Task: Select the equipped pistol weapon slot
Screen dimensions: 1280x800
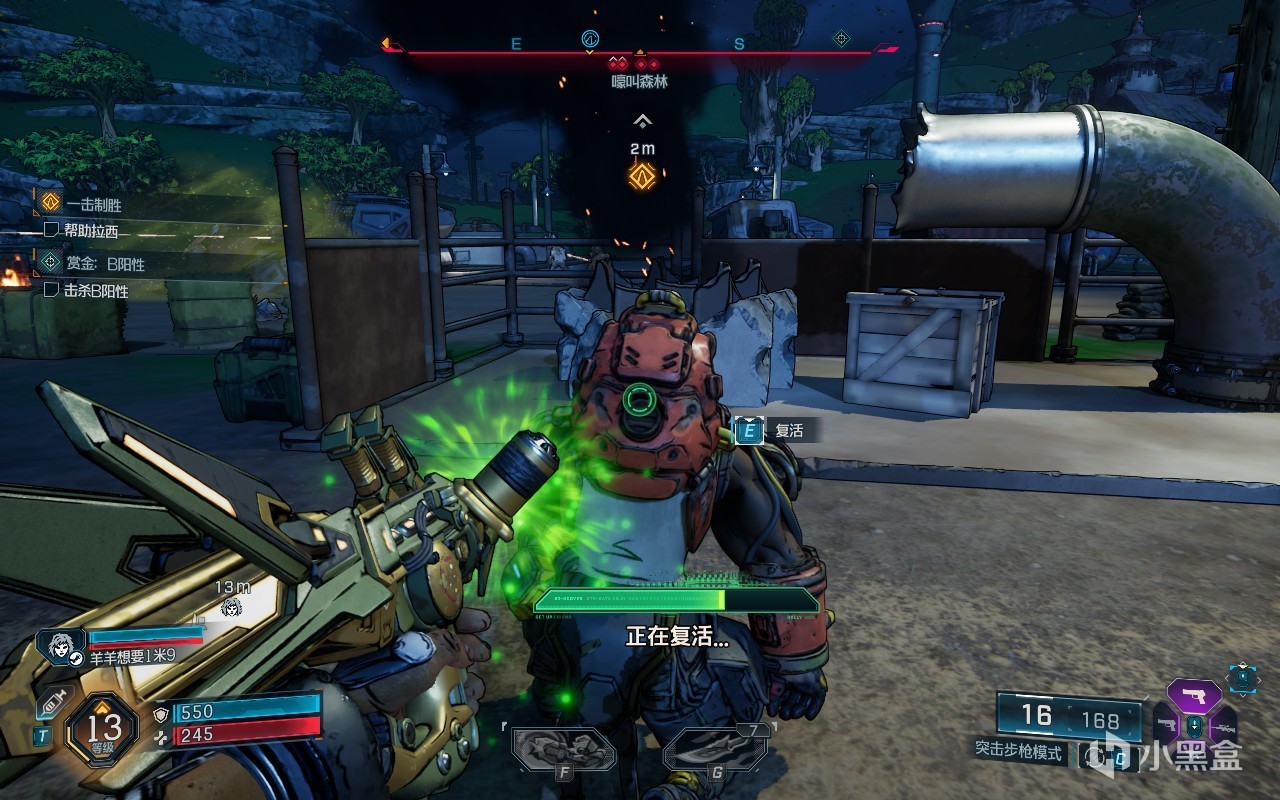Action: point(1194,696)
